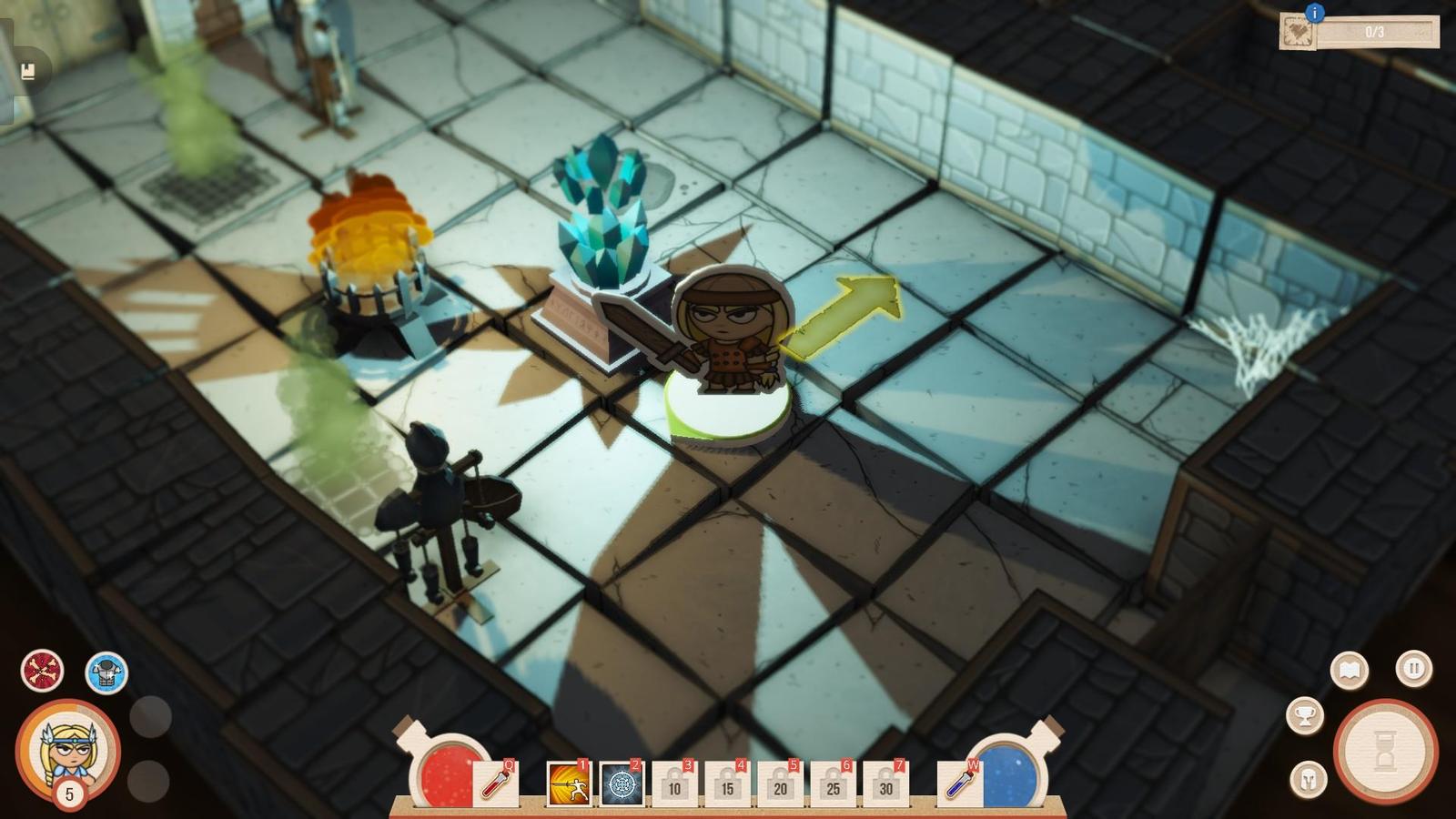Open the book journal
The image size is (1456, 819).
coord(1350,672)
